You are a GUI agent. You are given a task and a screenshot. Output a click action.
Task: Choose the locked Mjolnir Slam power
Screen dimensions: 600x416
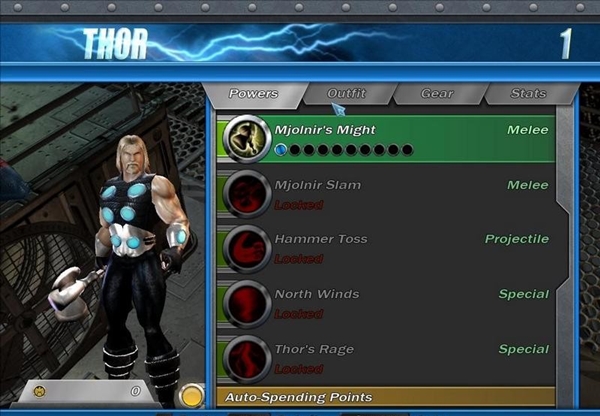tap(385, 193)
